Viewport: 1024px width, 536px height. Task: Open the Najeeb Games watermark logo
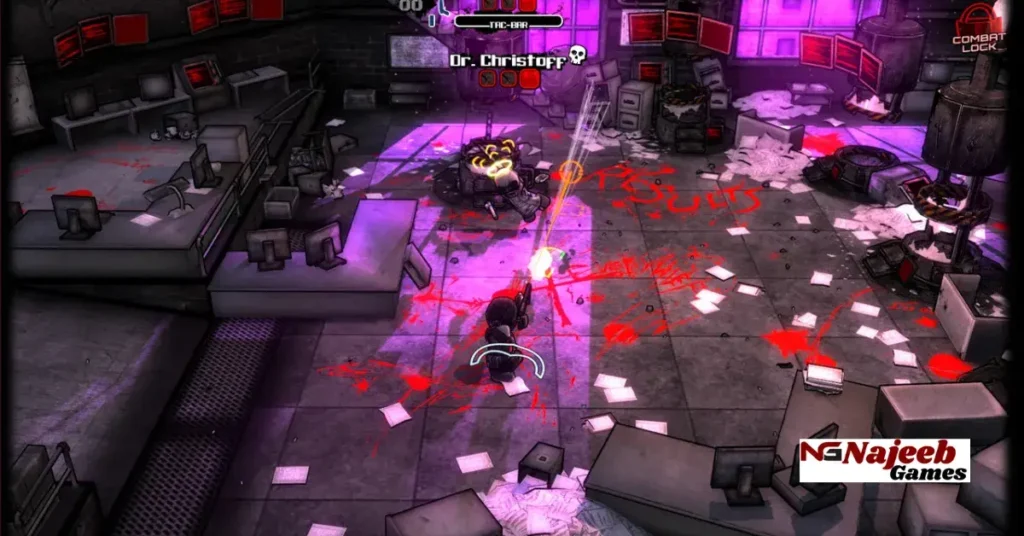point(883,461)
